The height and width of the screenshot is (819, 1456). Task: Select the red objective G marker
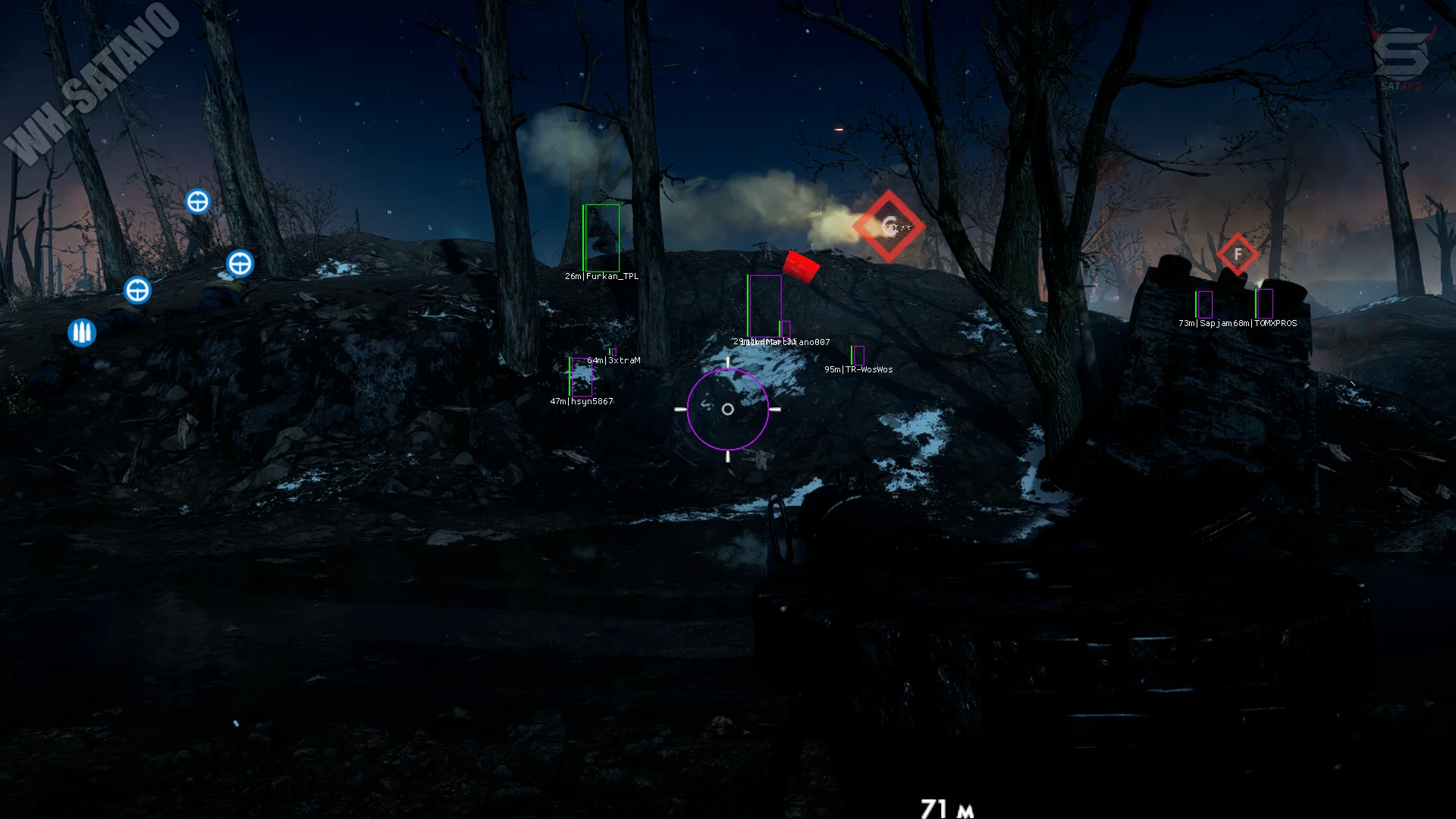(x=889, y=226)
